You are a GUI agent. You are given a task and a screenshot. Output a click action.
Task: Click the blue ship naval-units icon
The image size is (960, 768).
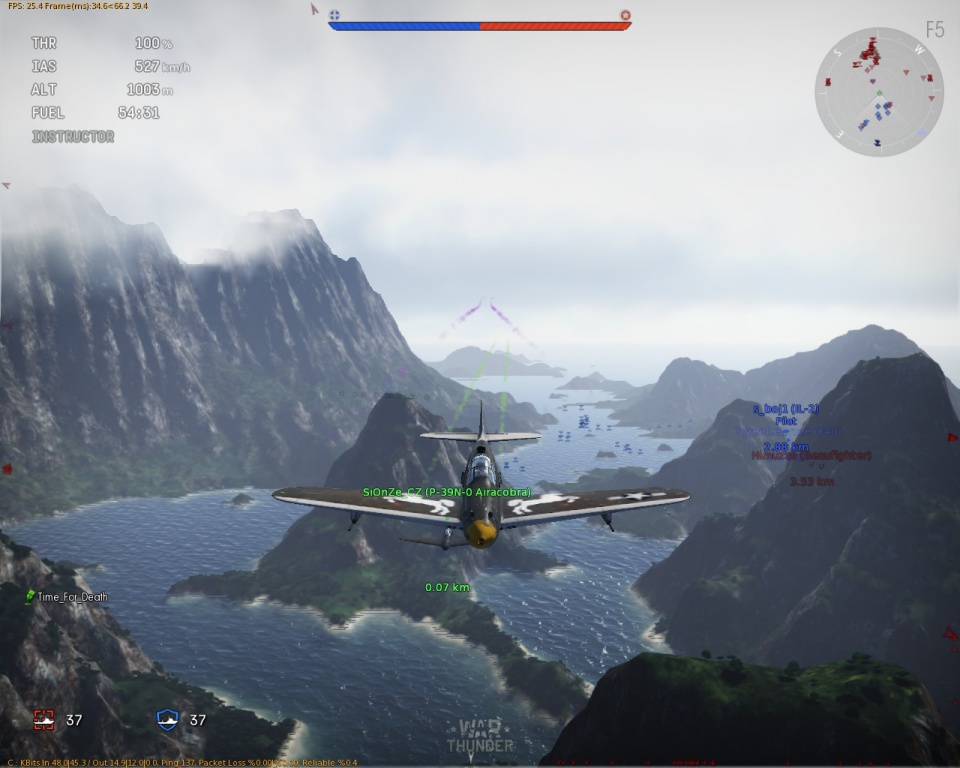tap(168, 719)
